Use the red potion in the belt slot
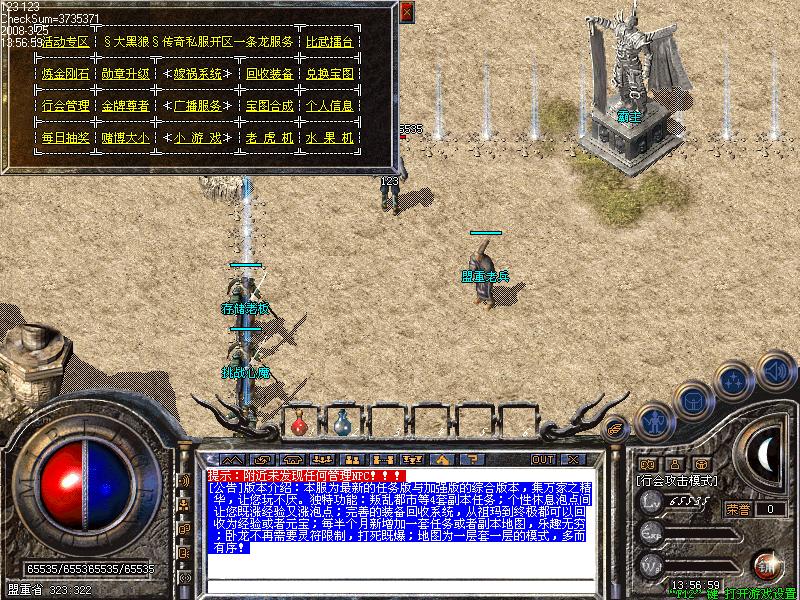Screen dimensions: 800x600 tap(299, 423)
